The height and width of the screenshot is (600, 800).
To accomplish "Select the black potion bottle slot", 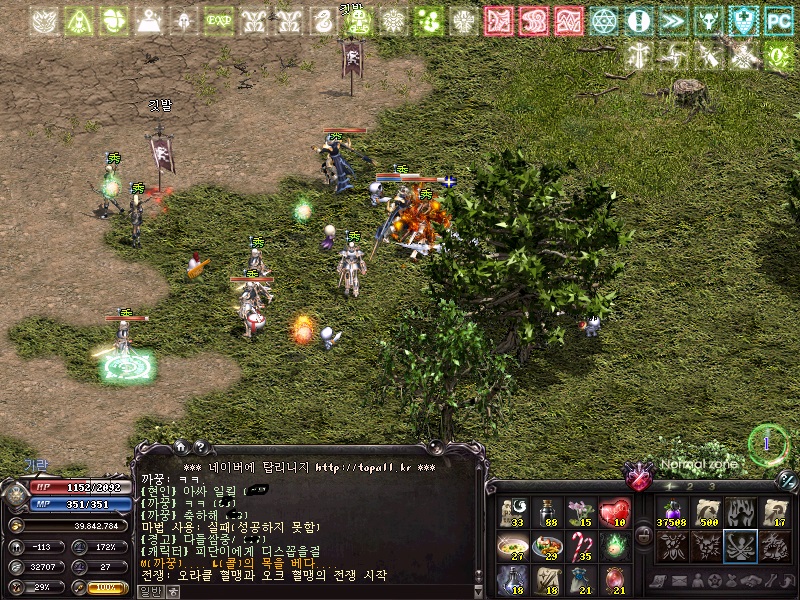I will (x=546, y=513).
